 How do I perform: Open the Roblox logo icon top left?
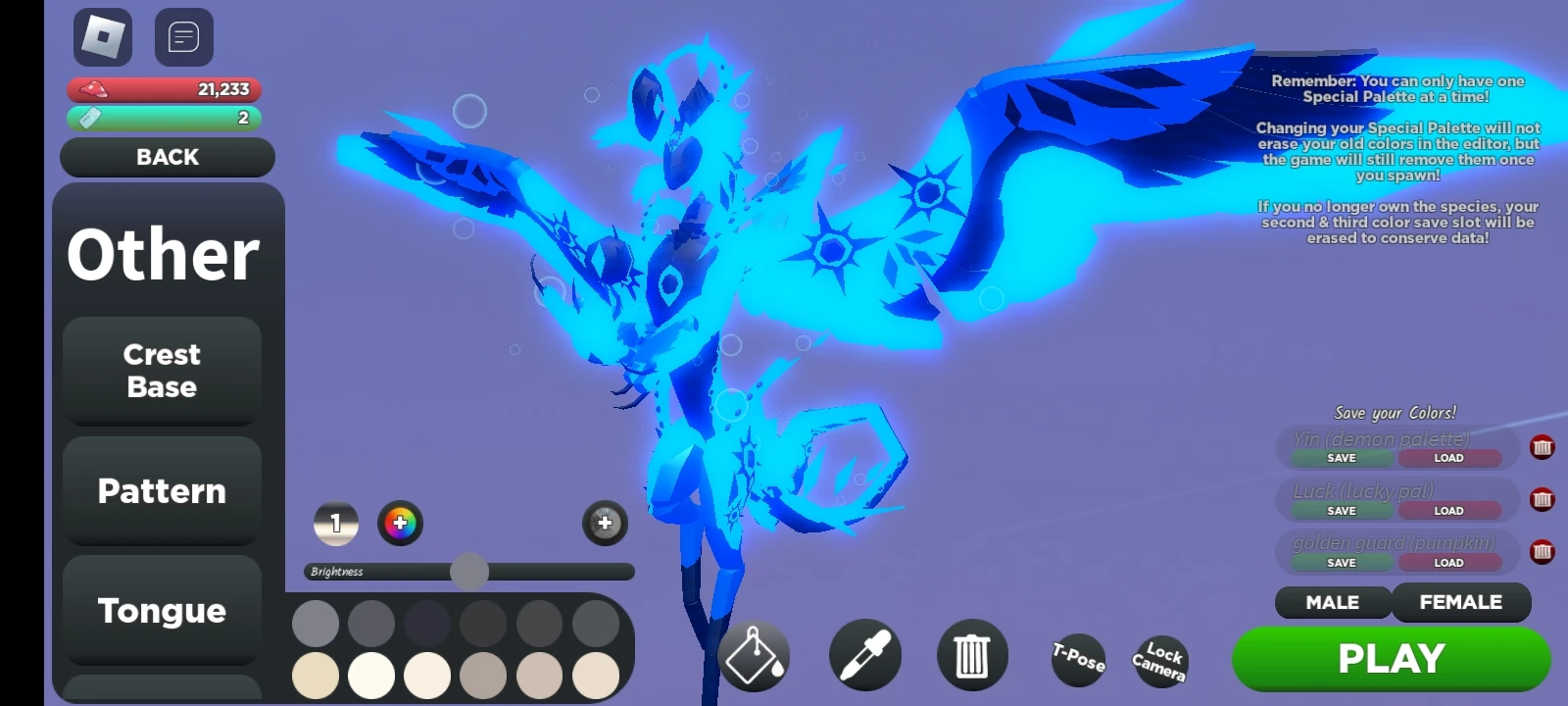pyautogui.click(x=102, y=37)
